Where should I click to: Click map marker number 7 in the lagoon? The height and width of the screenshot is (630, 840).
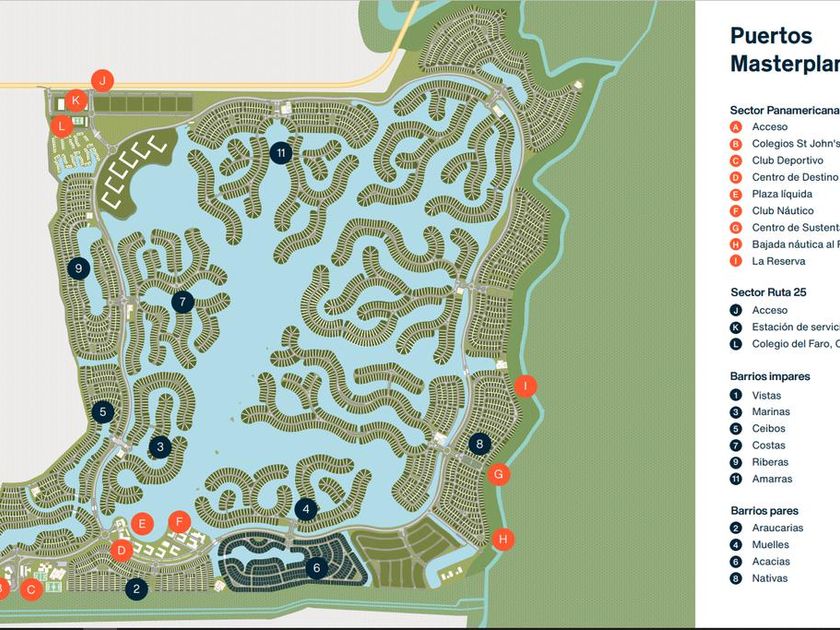click(181, 301)
